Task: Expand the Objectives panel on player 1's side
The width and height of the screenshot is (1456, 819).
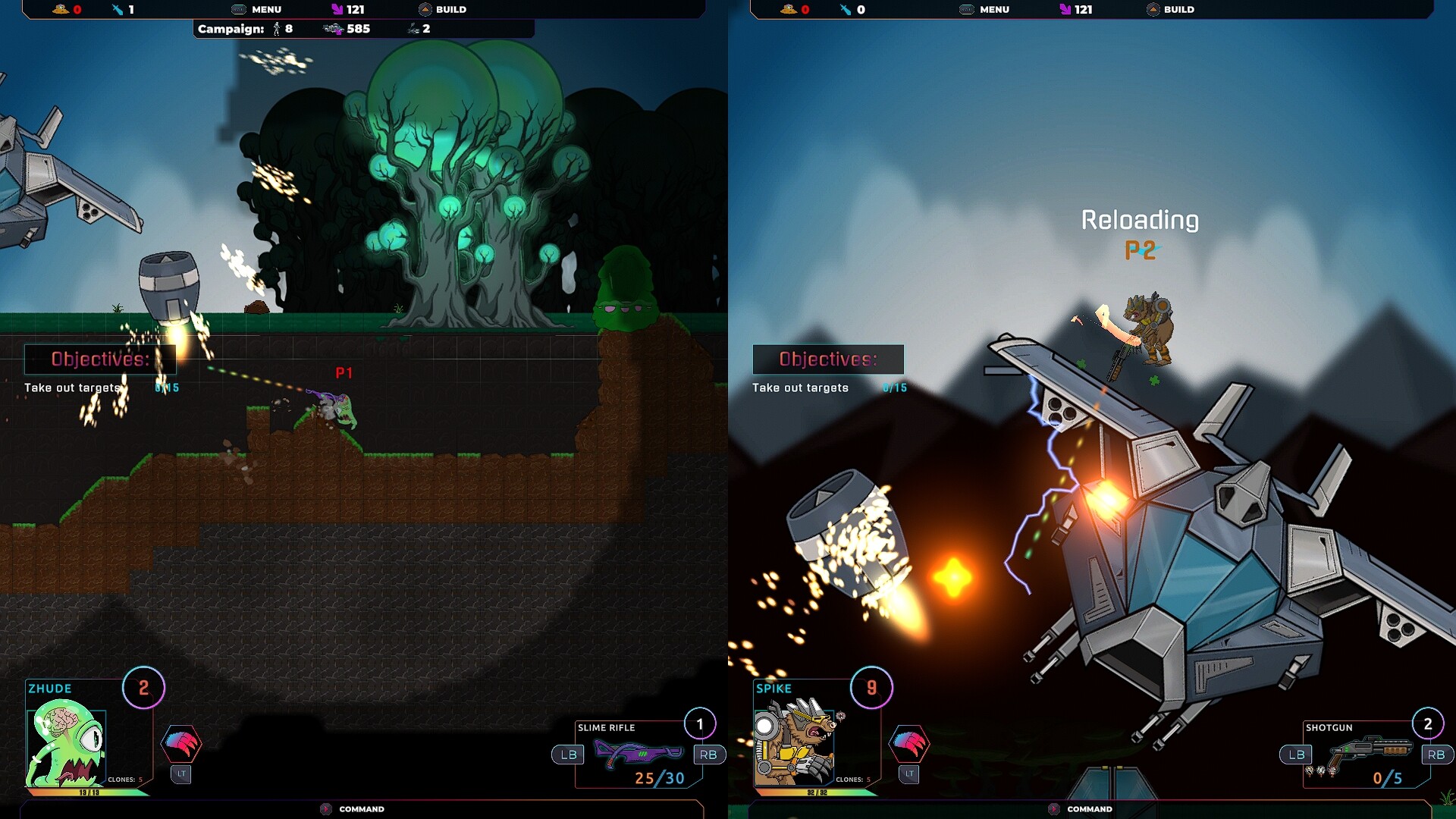Action: tap(99, 359)
